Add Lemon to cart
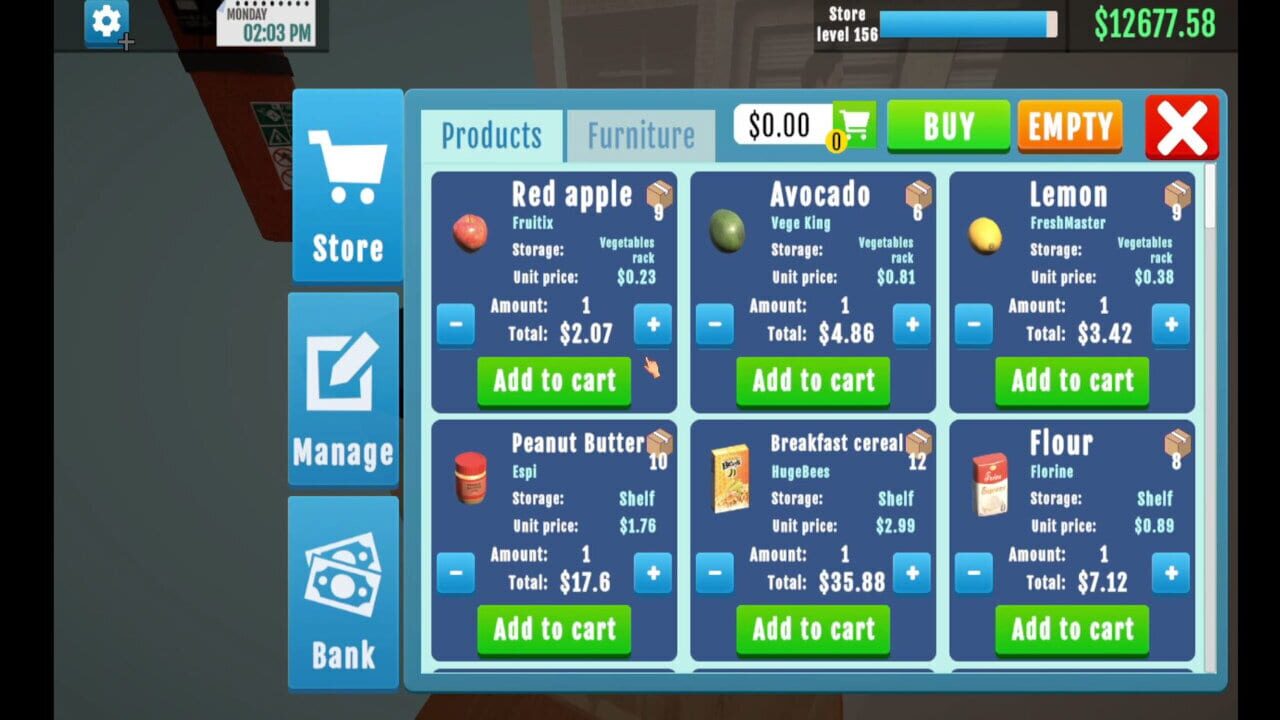1280x720 pixels. coord(1072,381)
